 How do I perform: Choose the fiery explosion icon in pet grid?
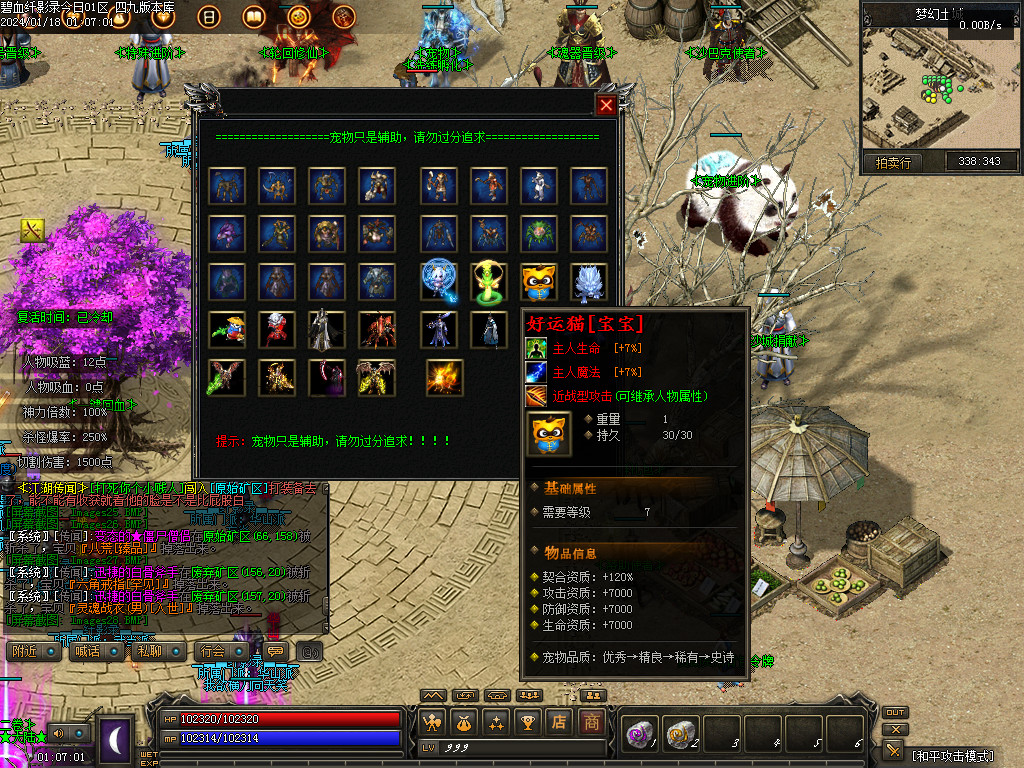point(445,377)
